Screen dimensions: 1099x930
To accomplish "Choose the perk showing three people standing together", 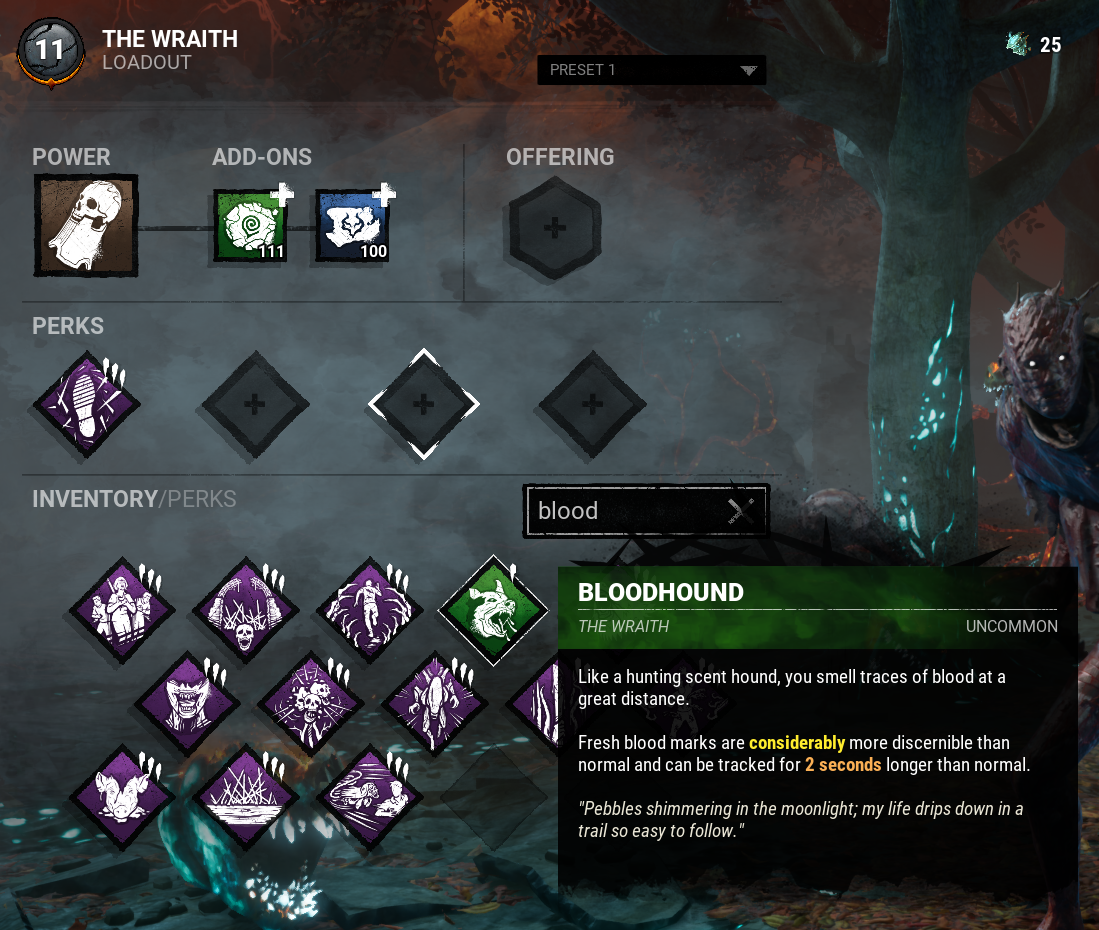I will 122,610.
